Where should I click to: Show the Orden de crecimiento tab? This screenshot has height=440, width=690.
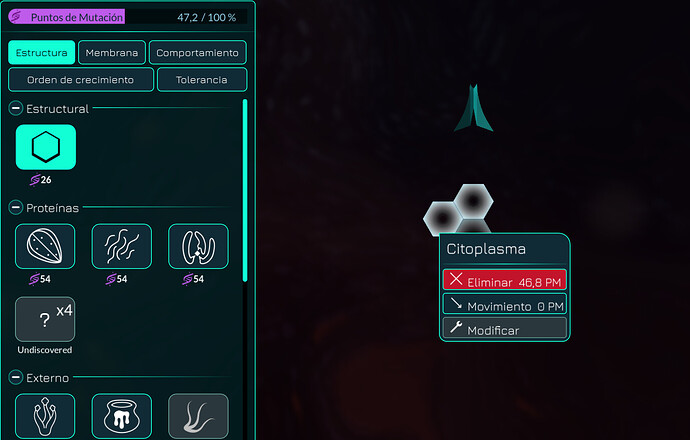[x=81, y=80]
